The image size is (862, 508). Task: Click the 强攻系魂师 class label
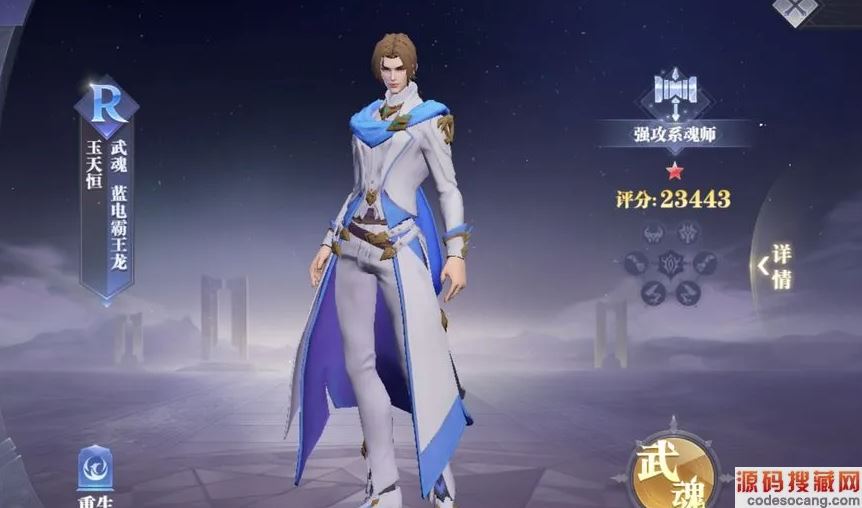673,133
